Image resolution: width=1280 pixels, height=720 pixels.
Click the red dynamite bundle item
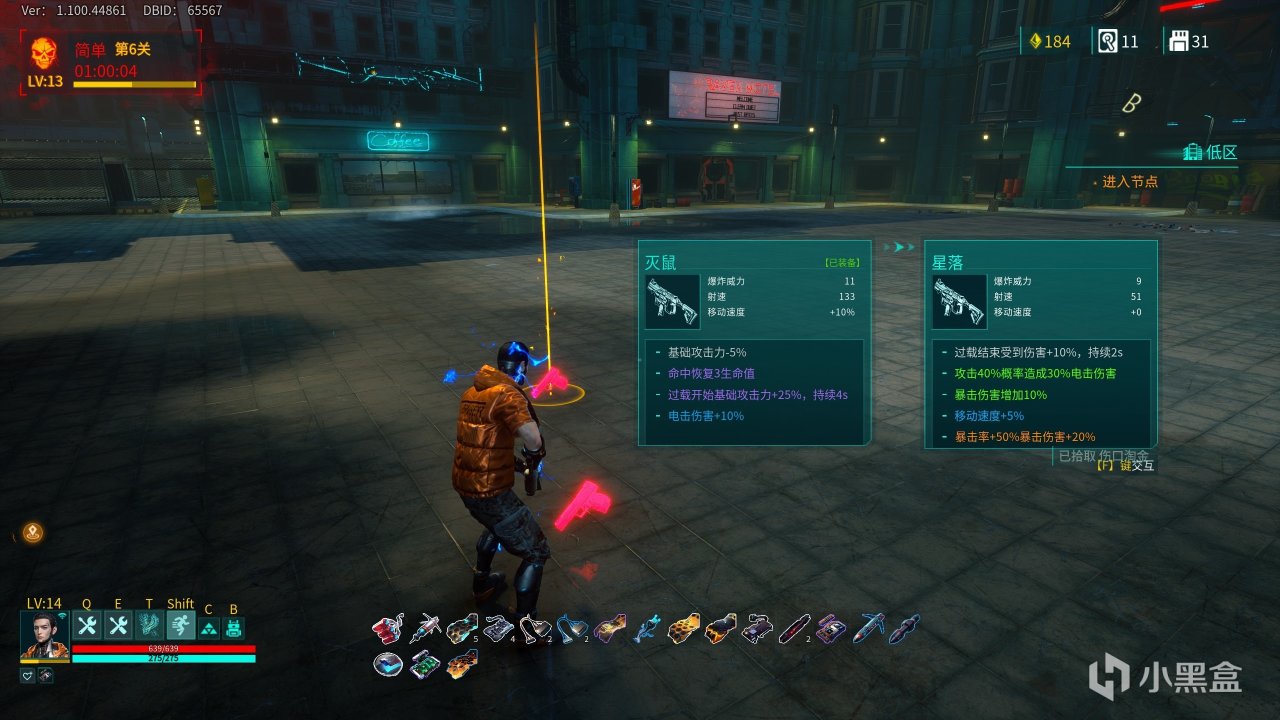[387, 629]
